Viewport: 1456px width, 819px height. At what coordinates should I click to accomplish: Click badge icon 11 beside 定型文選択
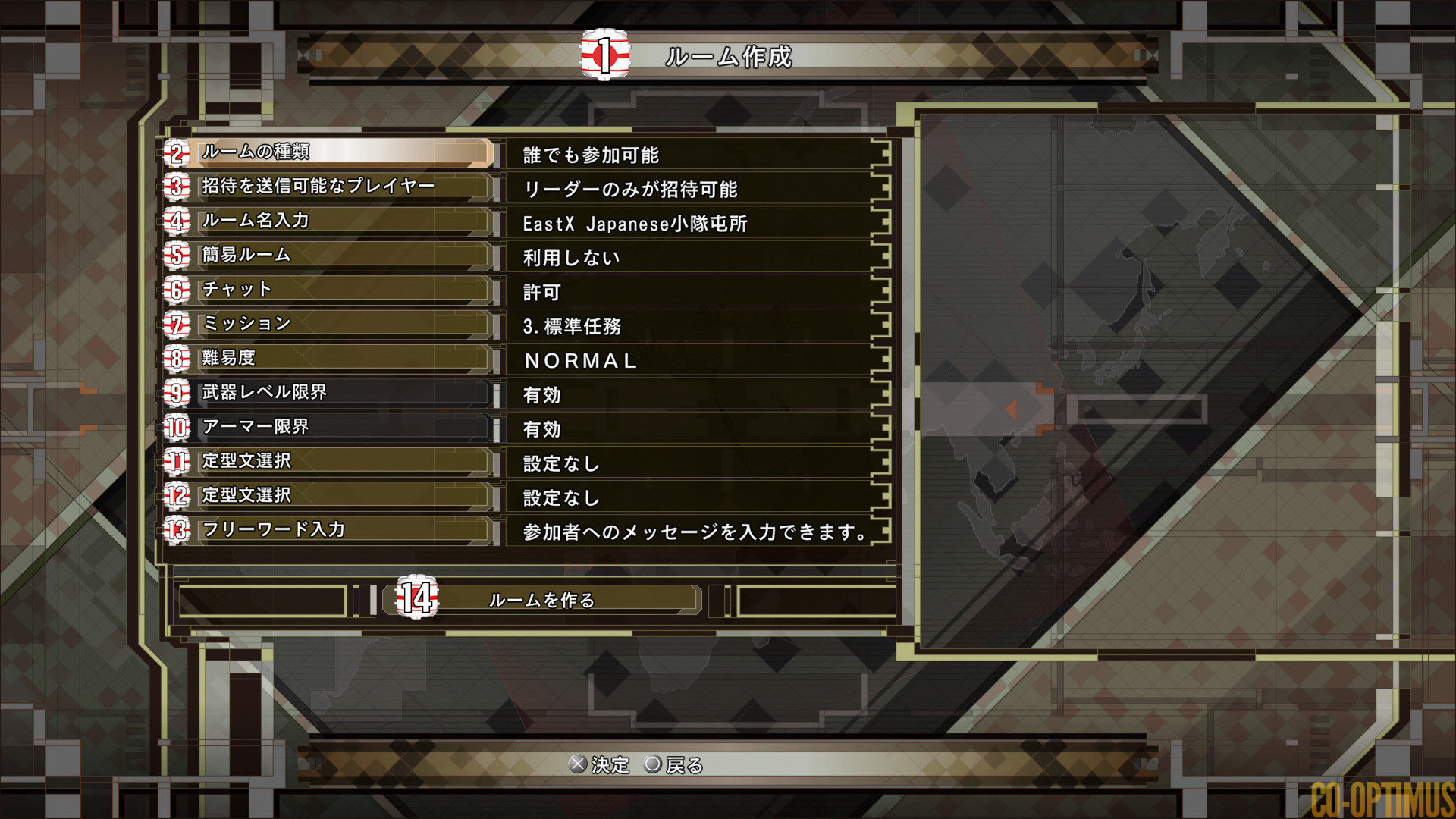pos(176,462)
